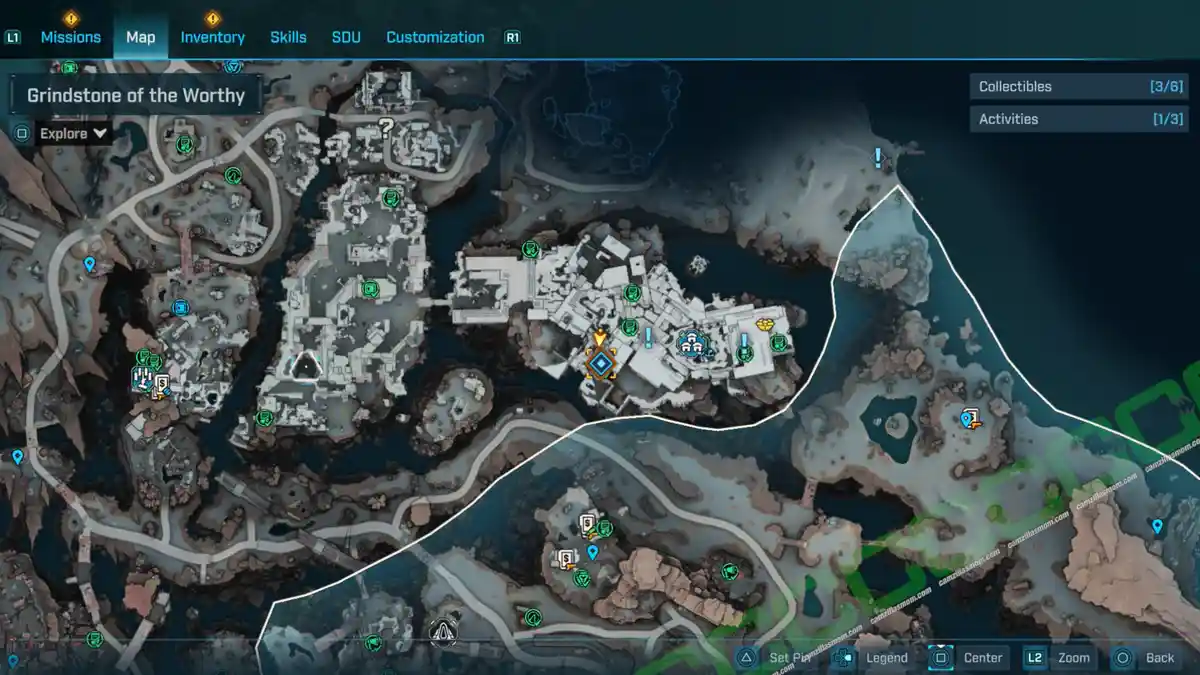Open the Inventory tab
The height and width of the screenshot is (675, 1200).
click(212, 37)
